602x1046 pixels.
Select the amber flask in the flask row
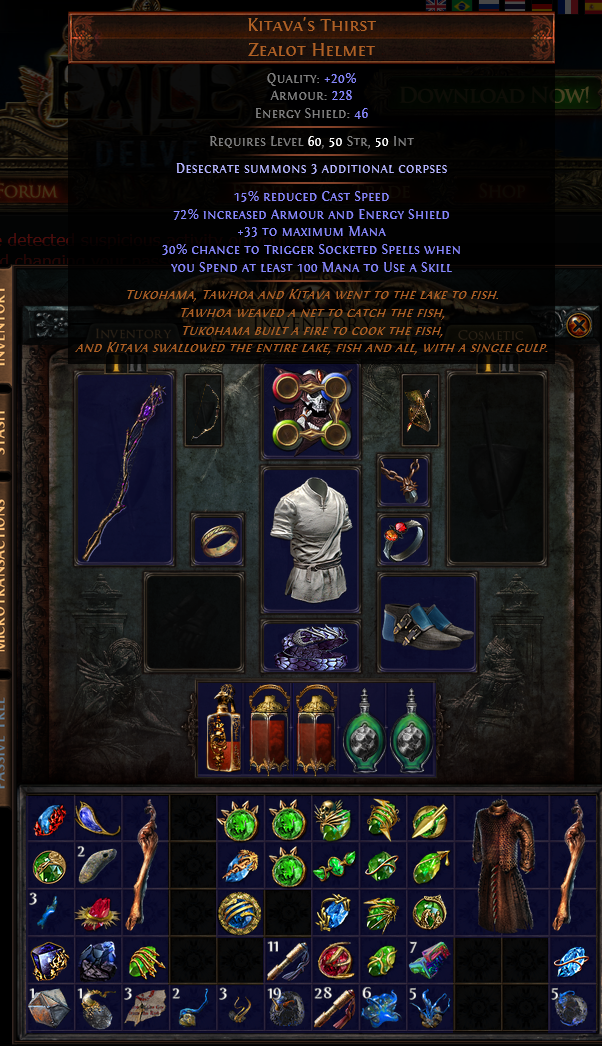[221, 729]
